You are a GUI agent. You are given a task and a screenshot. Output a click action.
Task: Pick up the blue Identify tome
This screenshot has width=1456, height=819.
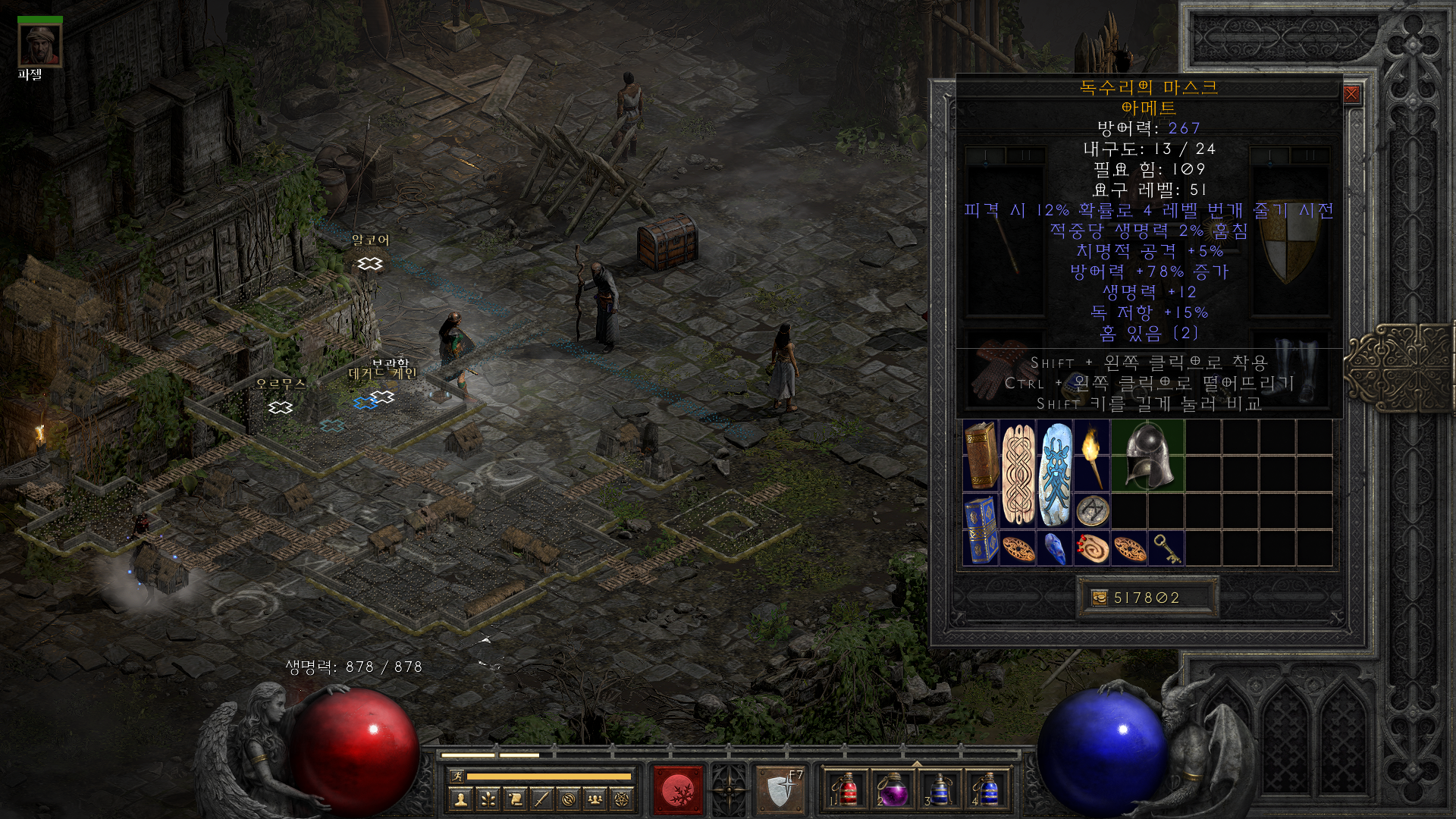pos(980,529)
